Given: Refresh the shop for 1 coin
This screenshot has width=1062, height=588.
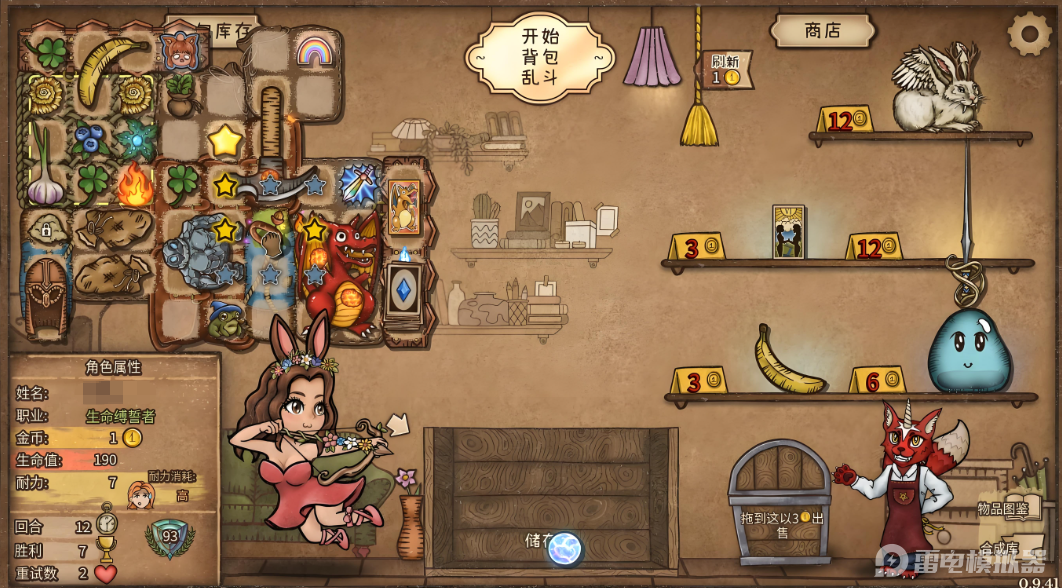Looking at the screenshot, I should click(x=723, y=69).
